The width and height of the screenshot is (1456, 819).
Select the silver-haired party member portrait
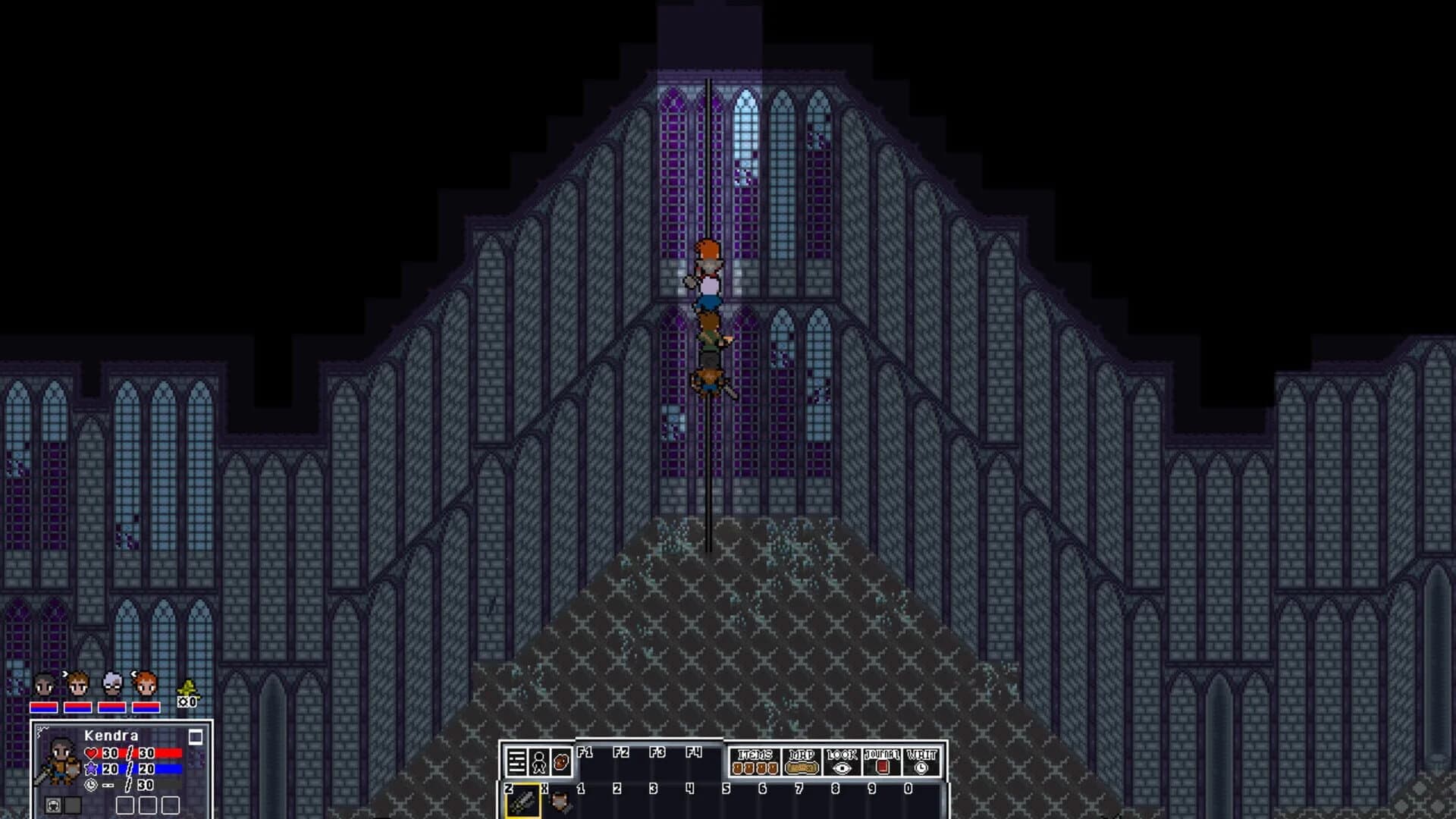point(112,682)
